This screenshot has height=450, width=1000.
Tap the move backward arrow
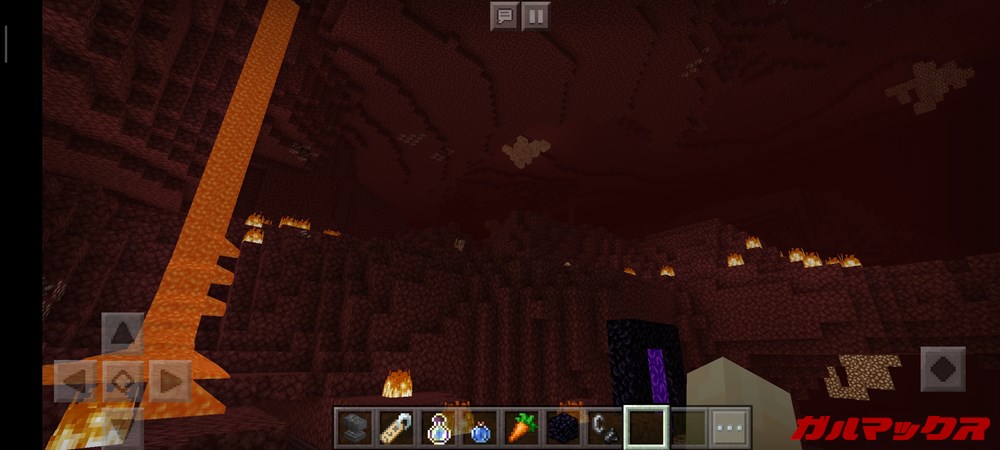pos(122,428)
